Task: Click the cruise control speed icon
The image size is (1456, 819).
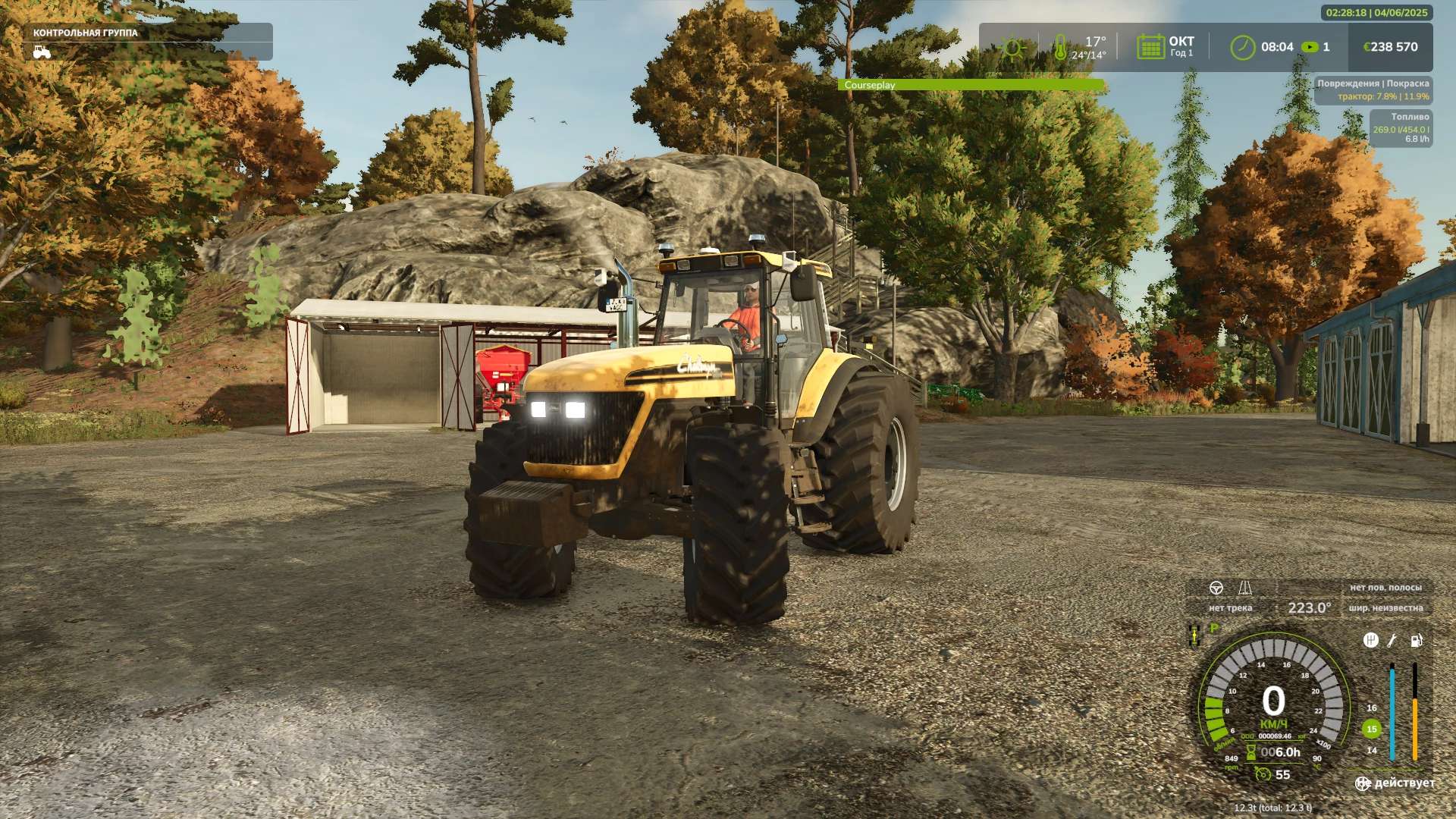Action: [x=1263, y=774]
